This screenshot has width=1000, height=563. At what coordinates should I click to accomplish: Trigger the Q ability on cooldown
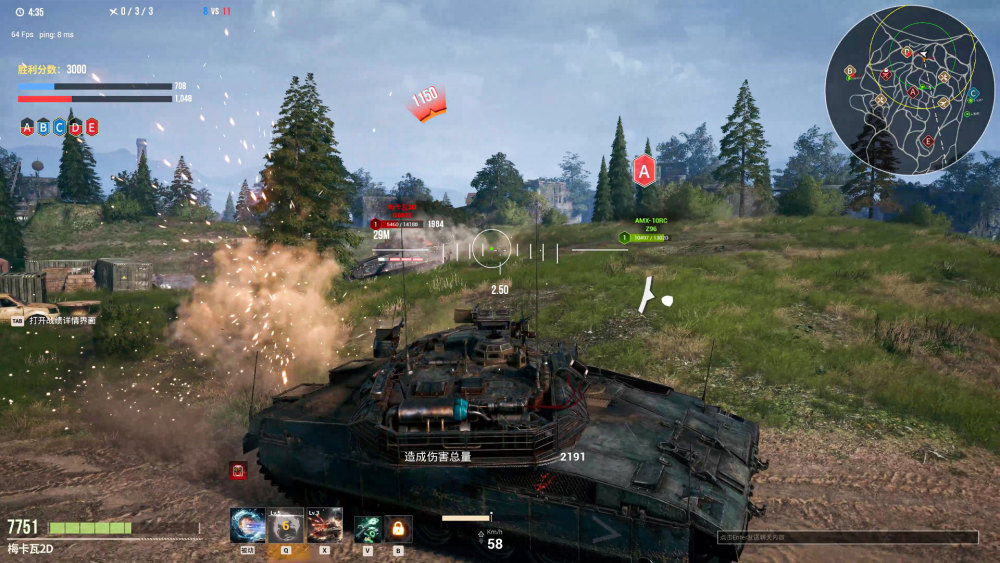[286, 525]
